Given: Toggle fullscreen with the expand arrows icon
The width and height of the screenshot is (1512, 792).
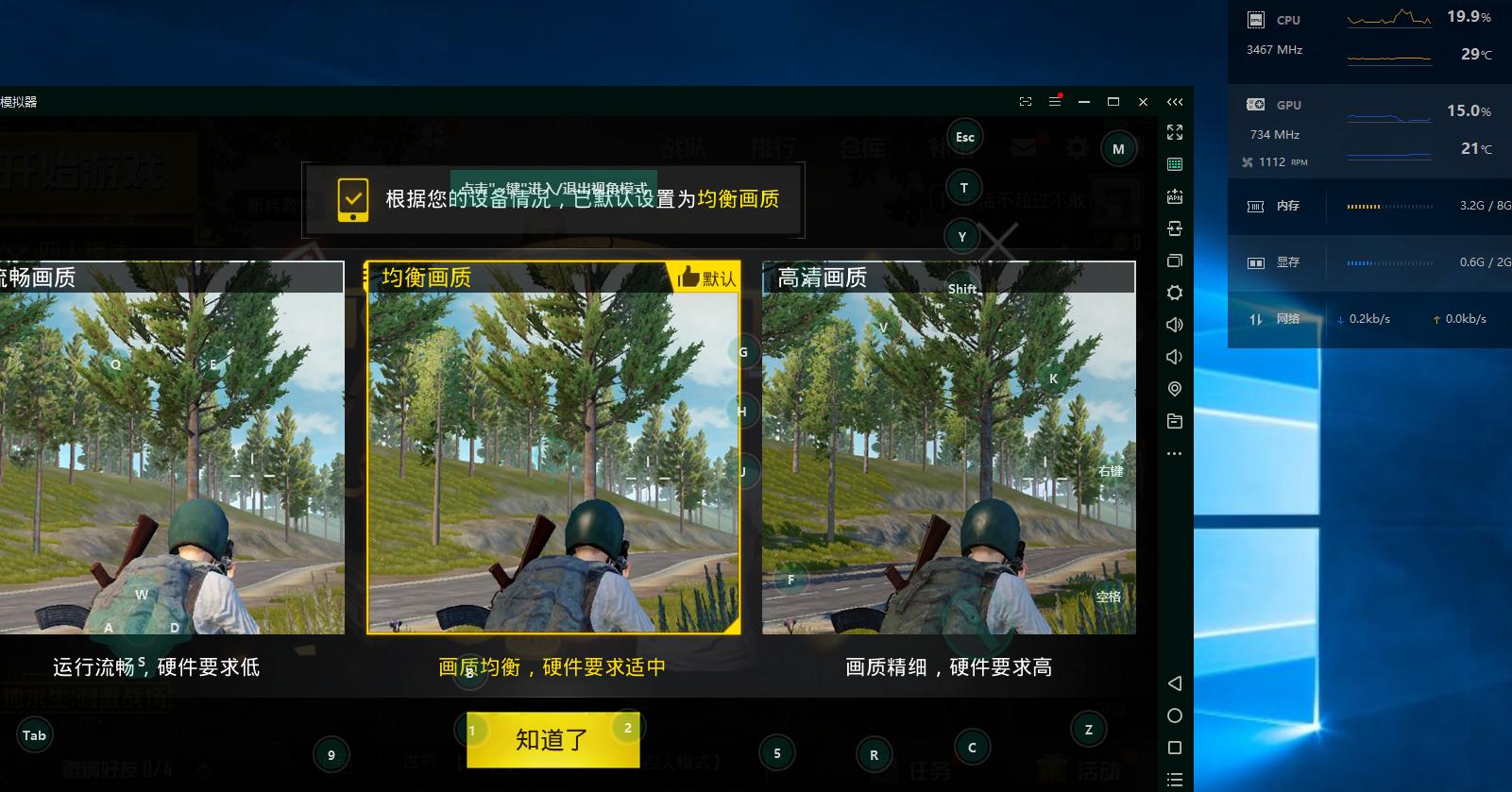Looking at the screenshot, I should click(x=1175, y=133).
